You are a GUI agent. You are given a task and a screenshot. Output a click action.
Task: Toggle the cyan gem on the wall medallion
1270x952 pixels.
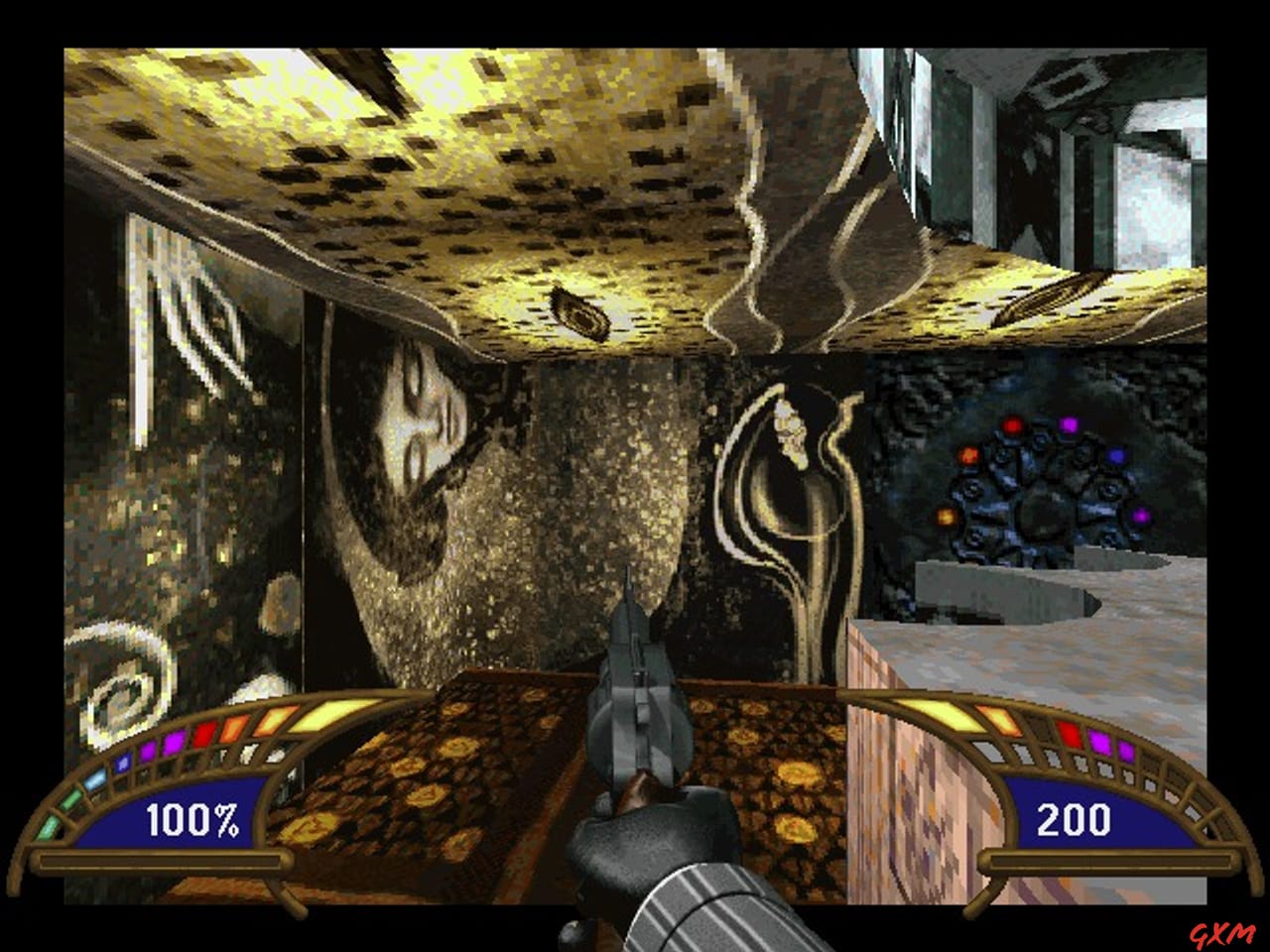click(1116, 455)
